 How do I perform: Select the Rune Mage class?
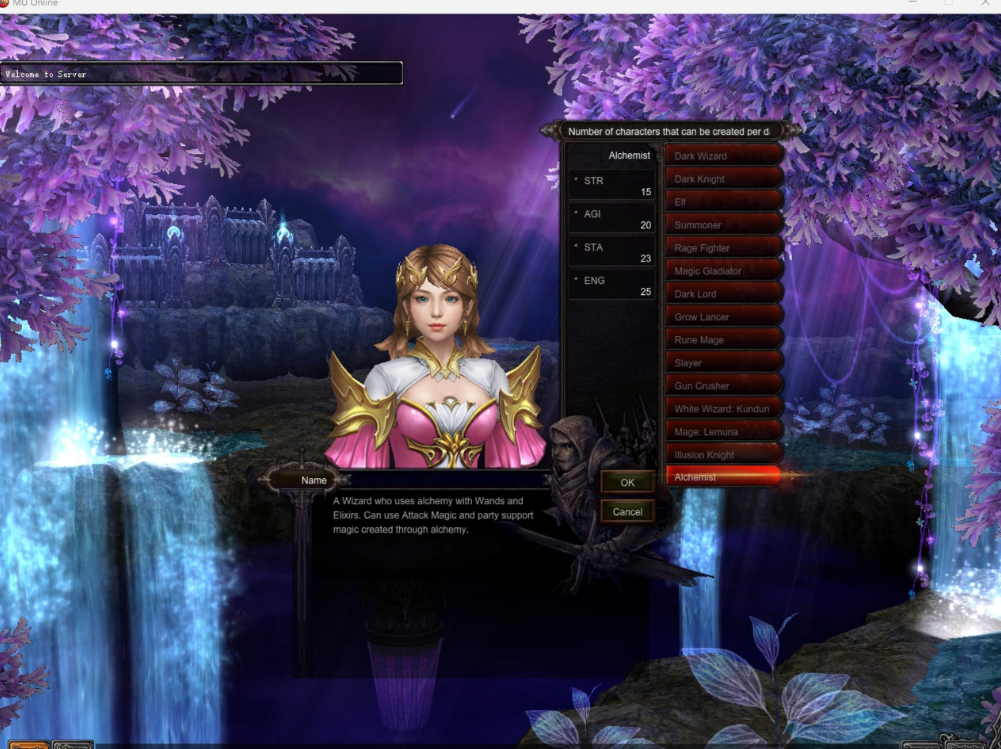722,340
